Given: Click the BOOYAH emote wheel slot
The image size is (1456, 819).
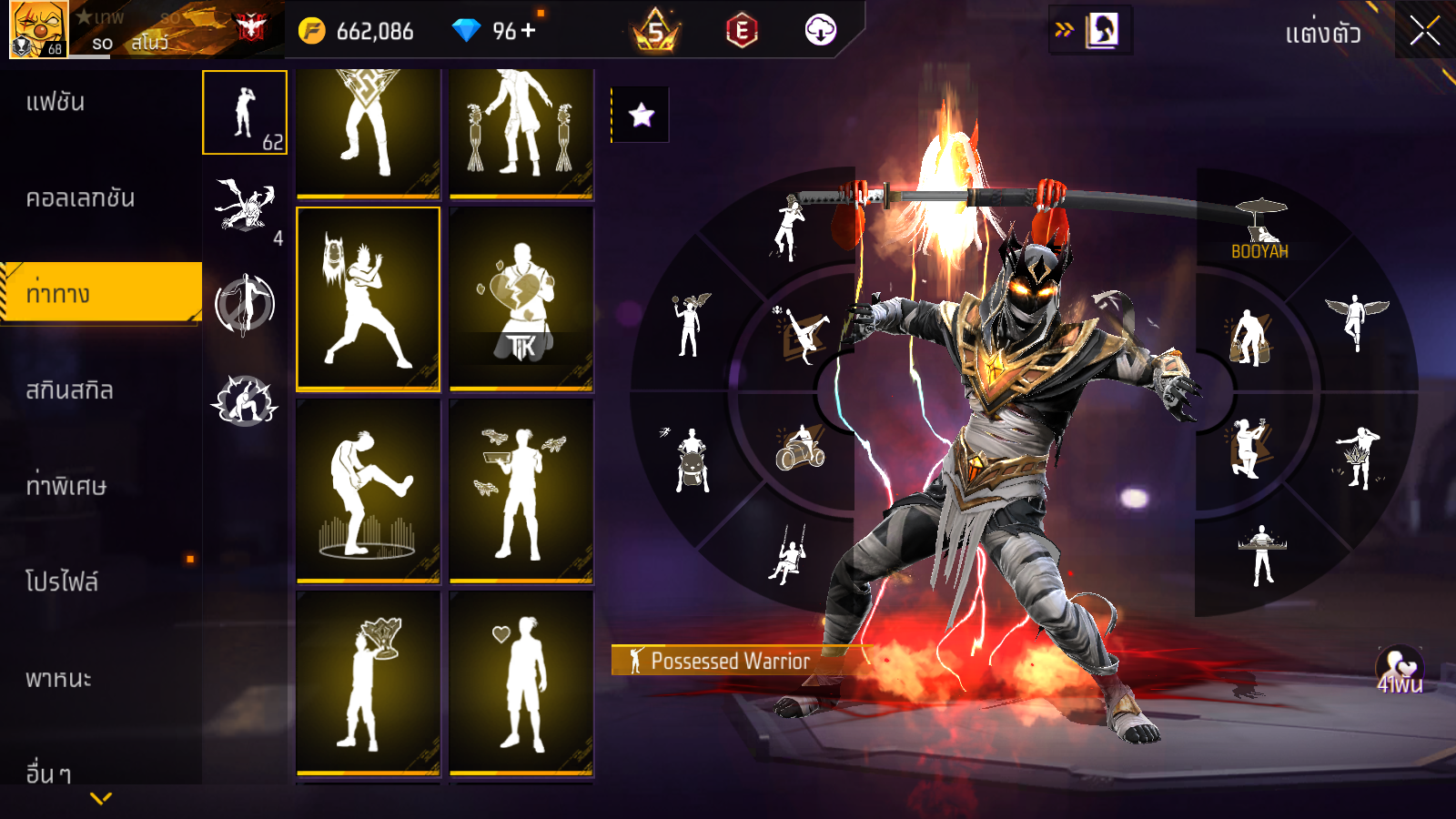Looking at the screenshot, I should point(1259,227).
